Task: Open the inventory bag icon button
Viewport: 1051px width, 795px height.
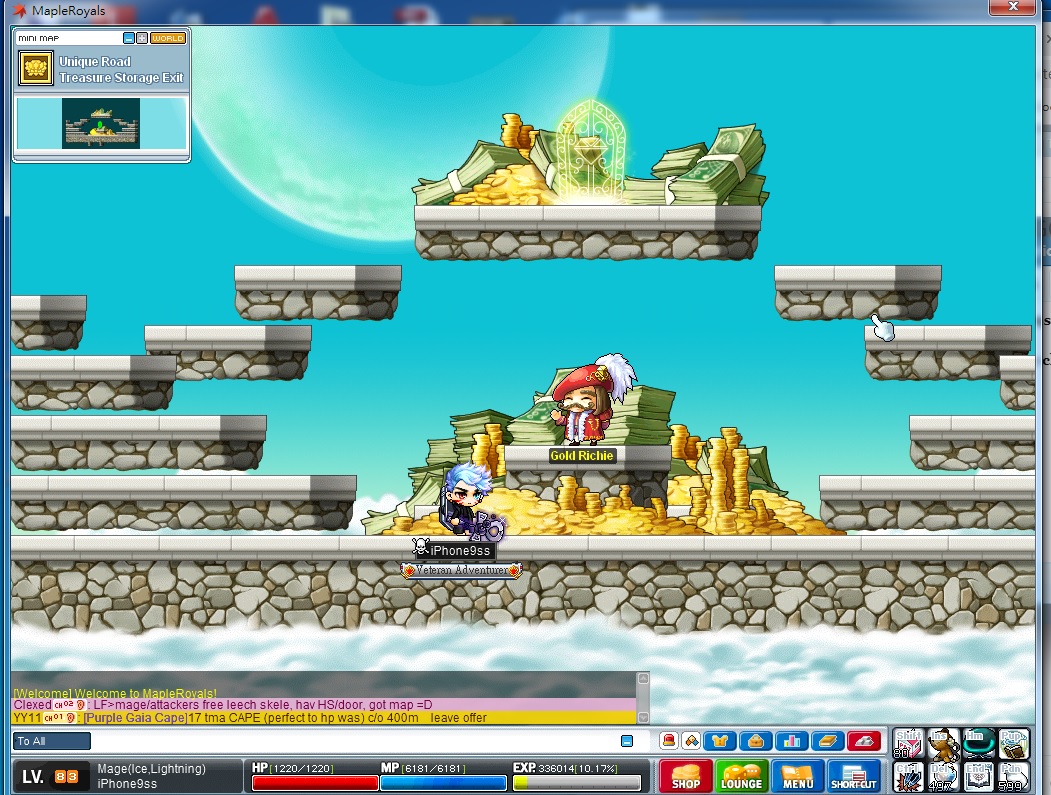Action: pyautogui.click(x=756, y=741)
